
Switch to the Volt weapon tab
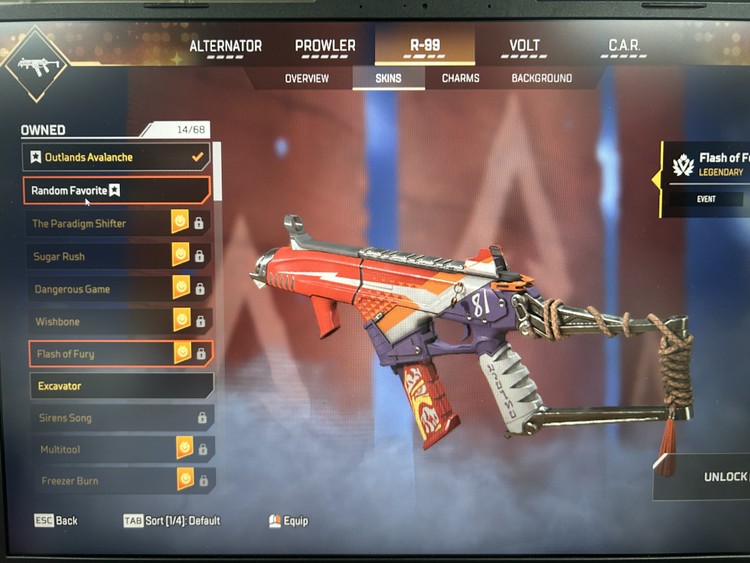pyautogui.click(x=524, y=47)
